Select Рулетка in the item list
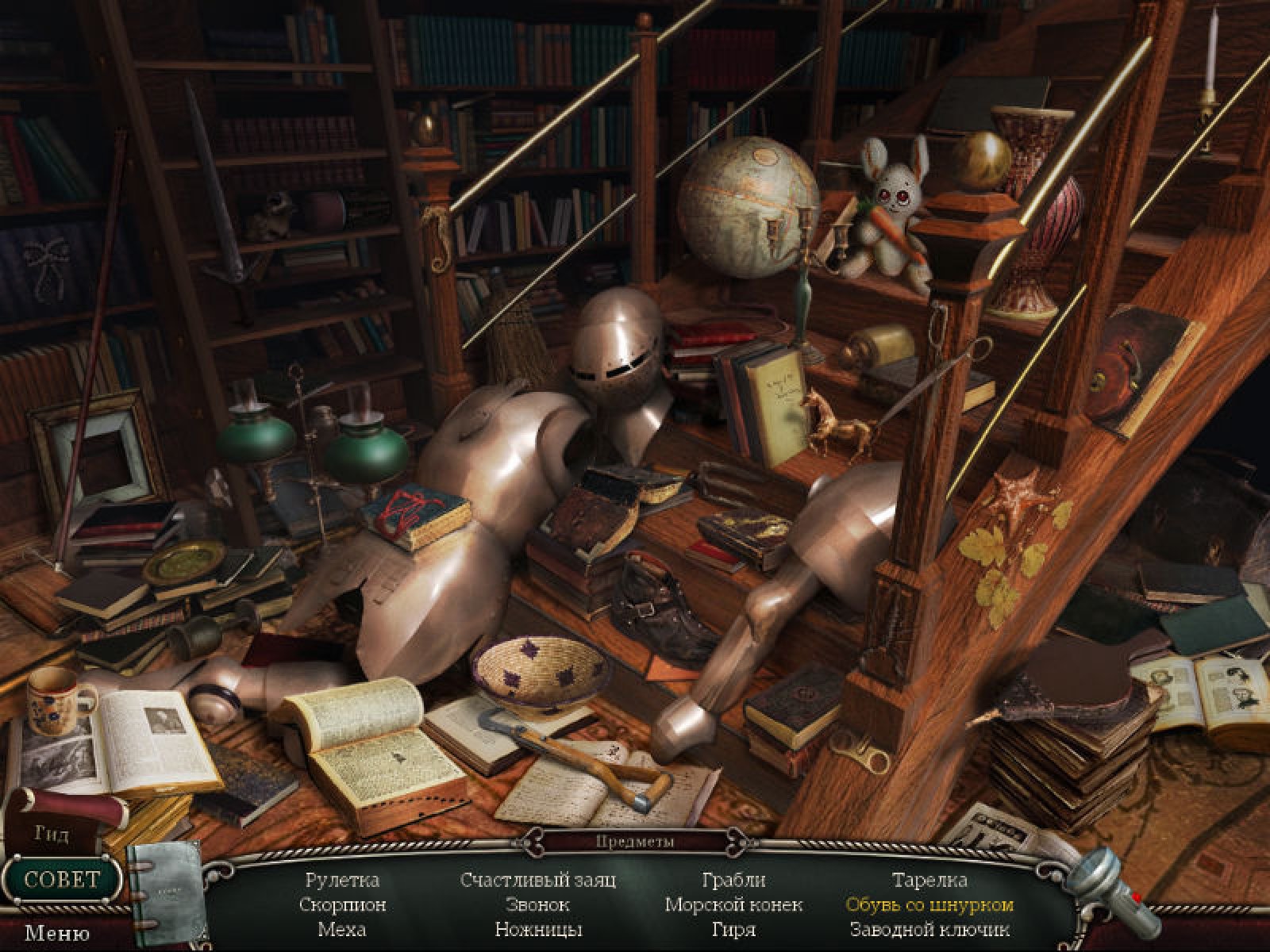The height and width of the screenshot is (952, 1270). [x=342, y=880]
